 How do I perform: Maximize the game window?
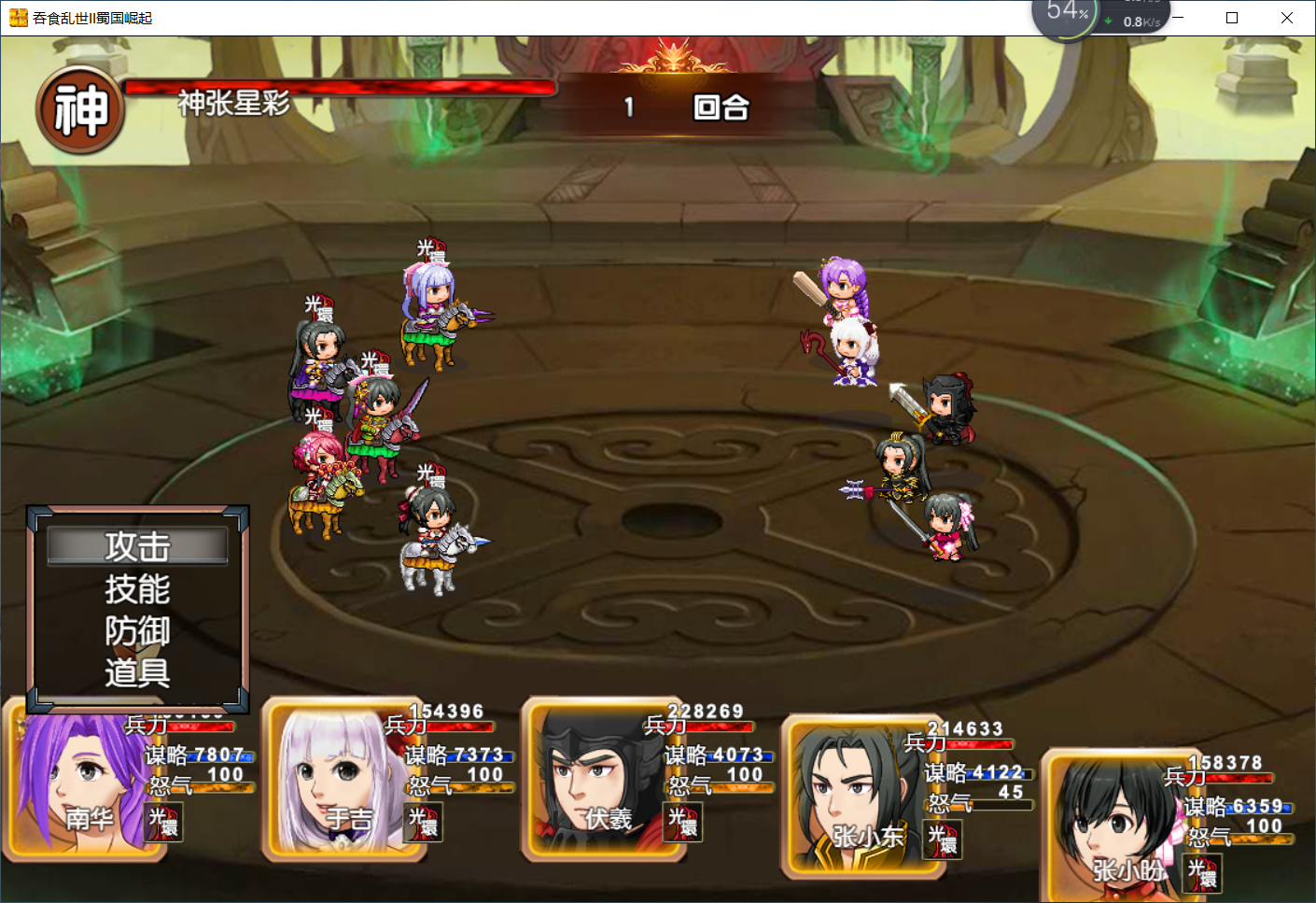tap(1232, 18)
